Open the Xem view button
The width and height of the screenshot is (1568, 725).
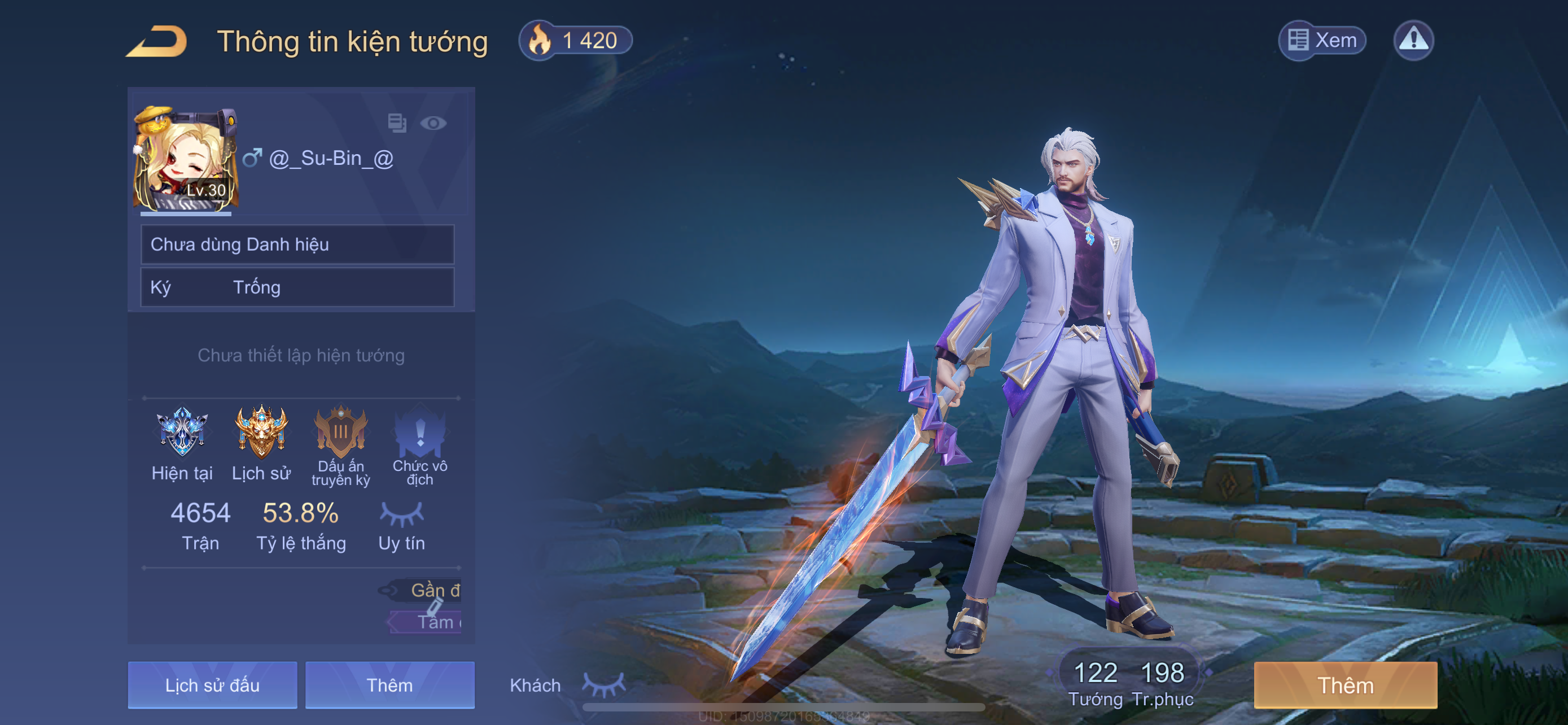click(x=1321, y=41)
